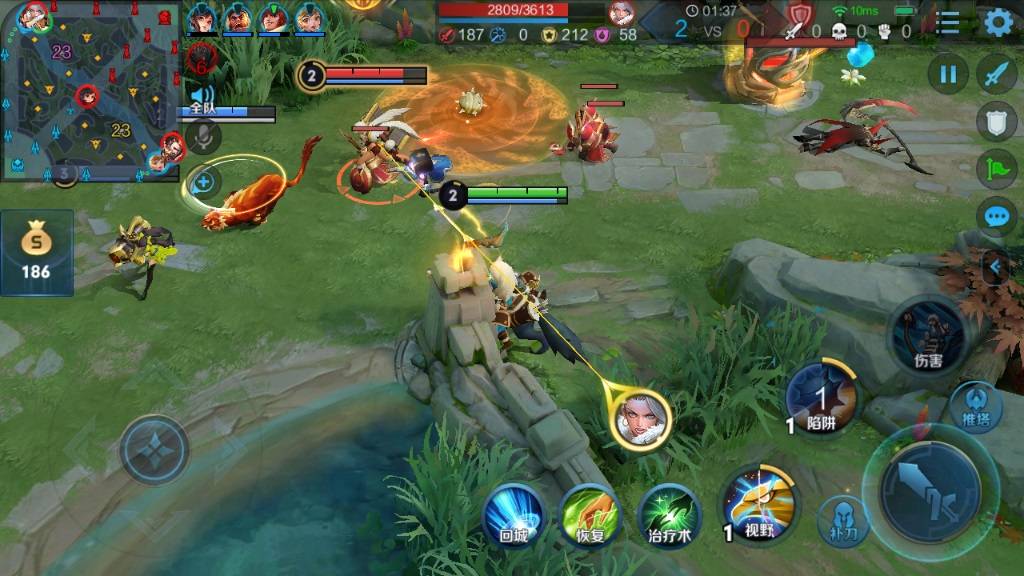Send the sword attack signal

click(996, 74)
